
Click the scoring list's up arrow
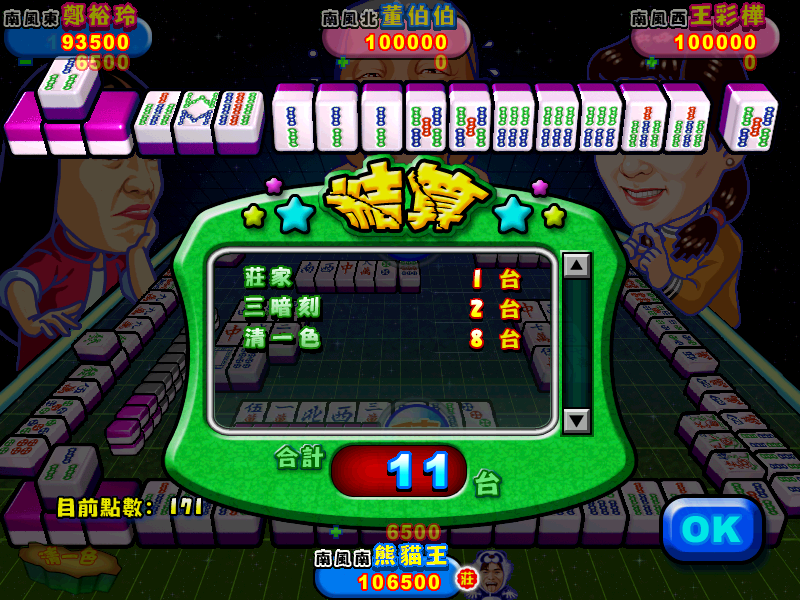[x=576, y=266]
